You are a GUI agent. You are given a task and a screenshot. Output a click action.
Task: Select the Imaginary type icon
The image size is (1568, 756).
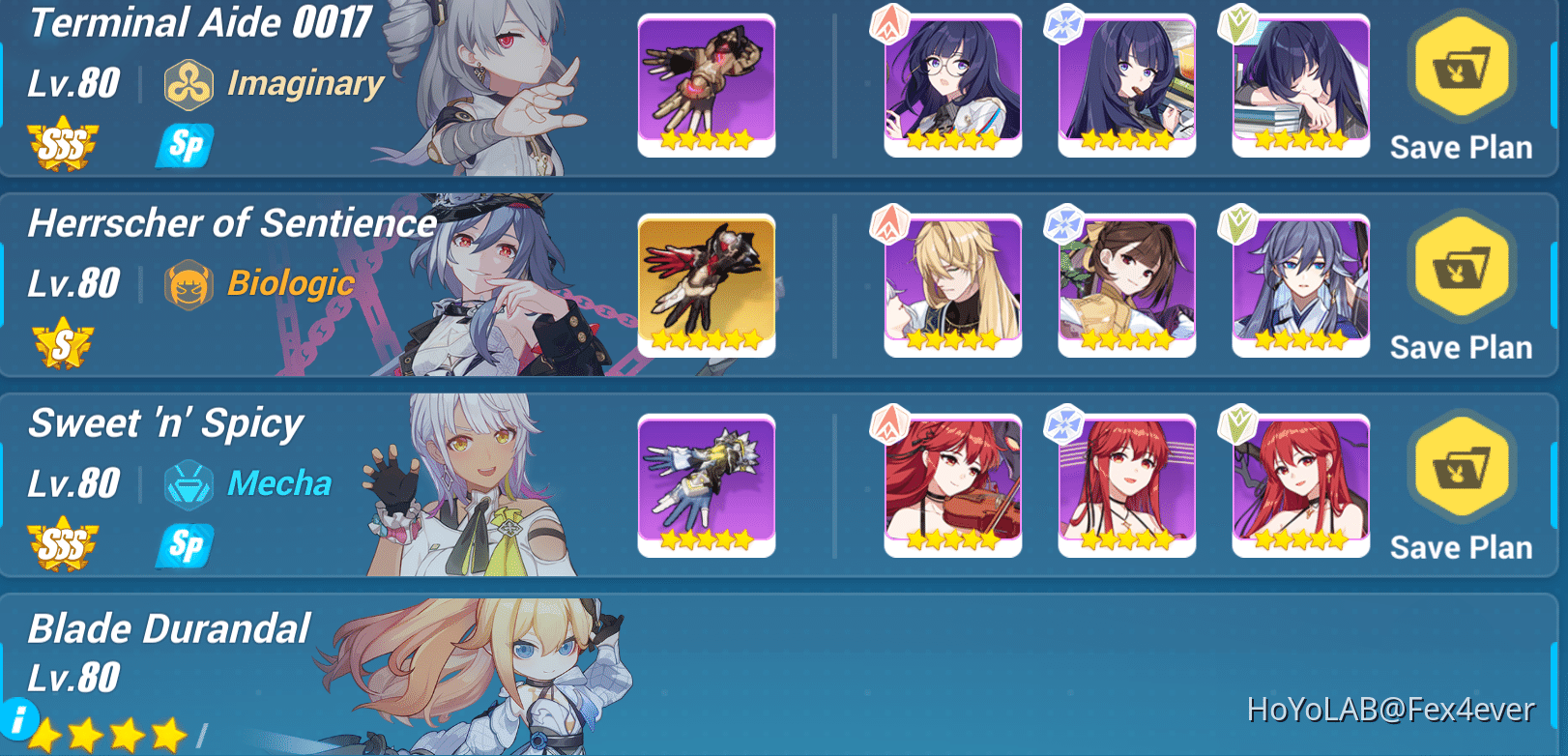pos(189,84)
